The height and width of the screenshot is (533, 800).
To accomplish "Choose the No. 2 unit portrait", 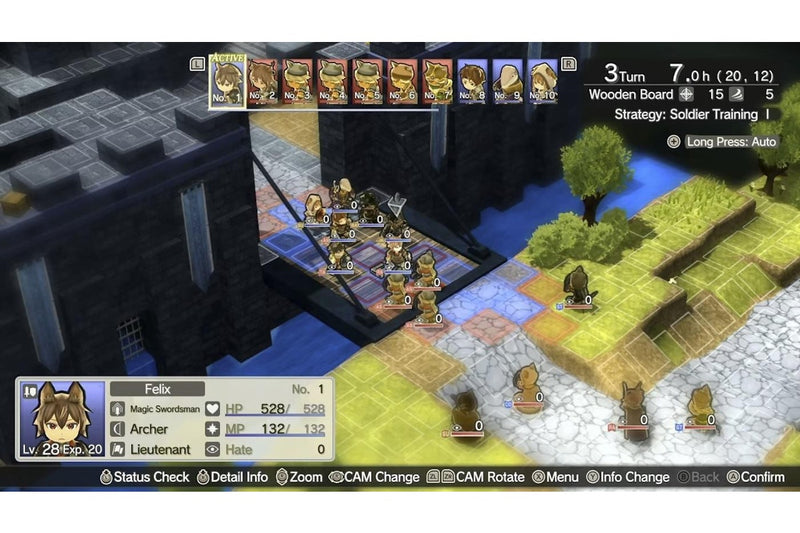I will [x=263, y=82].
